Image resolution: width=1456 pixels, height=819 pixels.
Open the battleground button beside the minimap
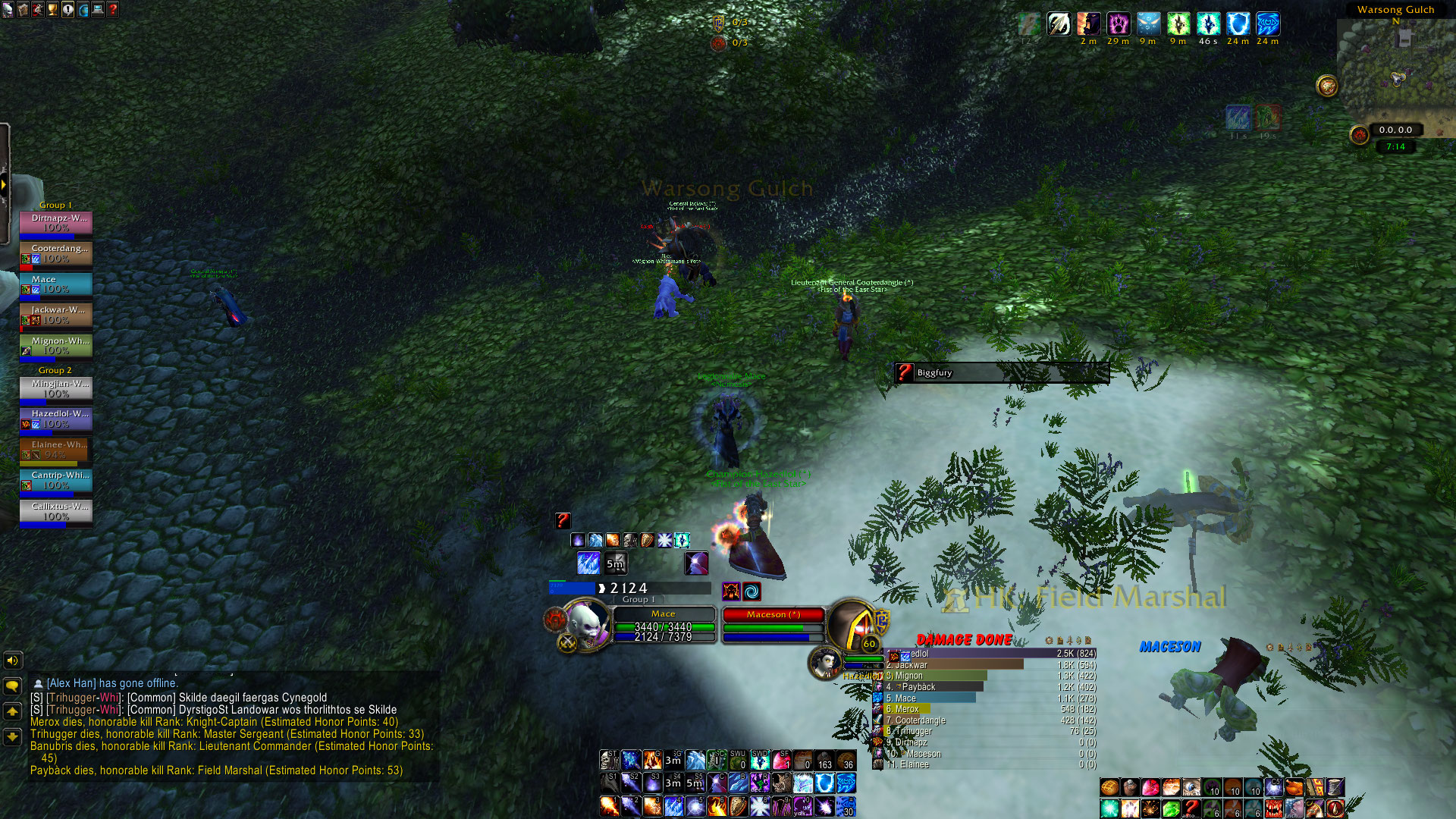coord(1327,86)
